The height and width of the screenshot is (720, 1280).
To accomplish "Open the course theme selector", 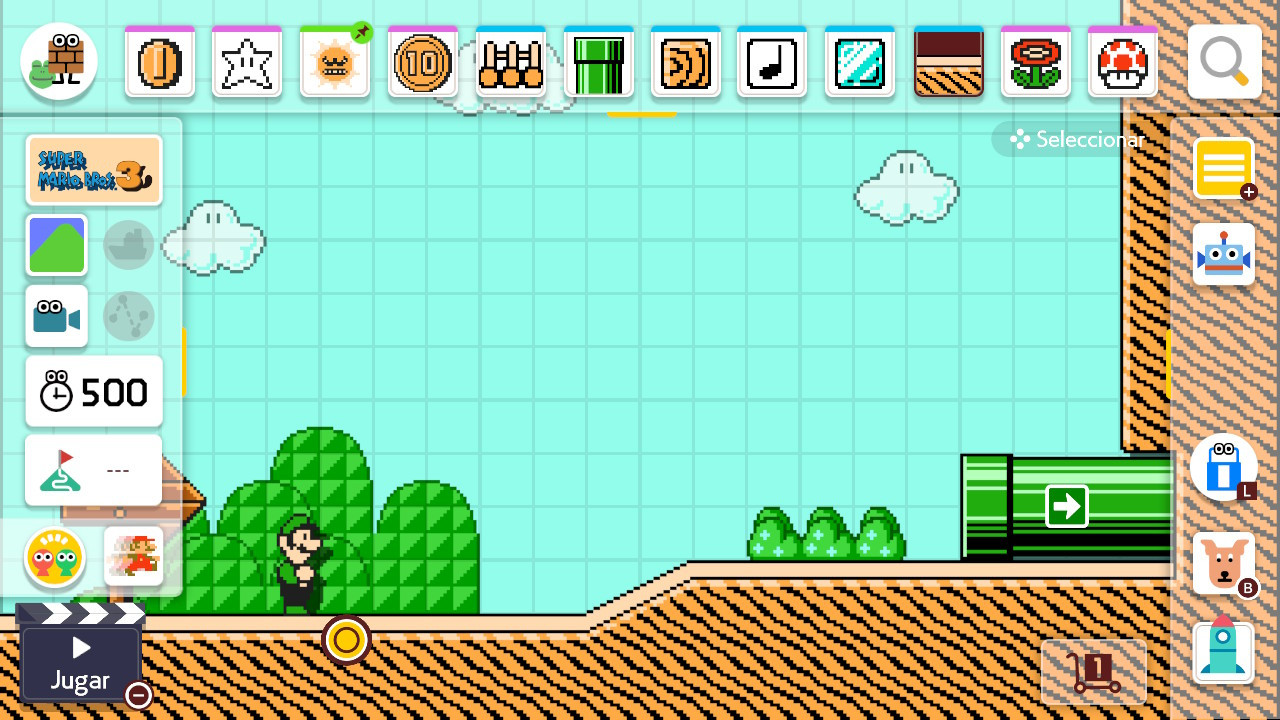I will (x=56, y=244).
